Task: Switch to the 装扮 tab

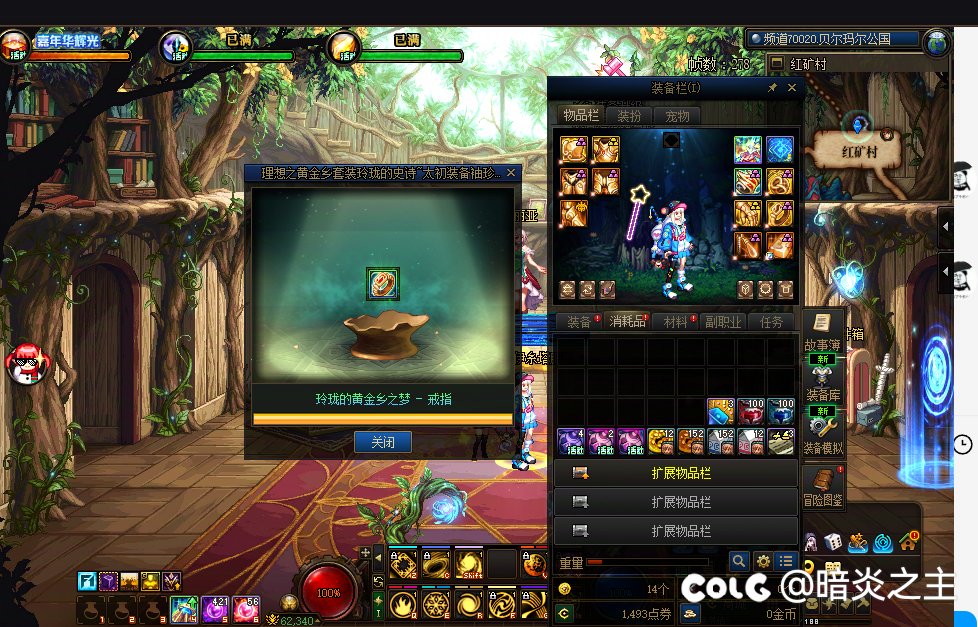Action: (629, 116)
